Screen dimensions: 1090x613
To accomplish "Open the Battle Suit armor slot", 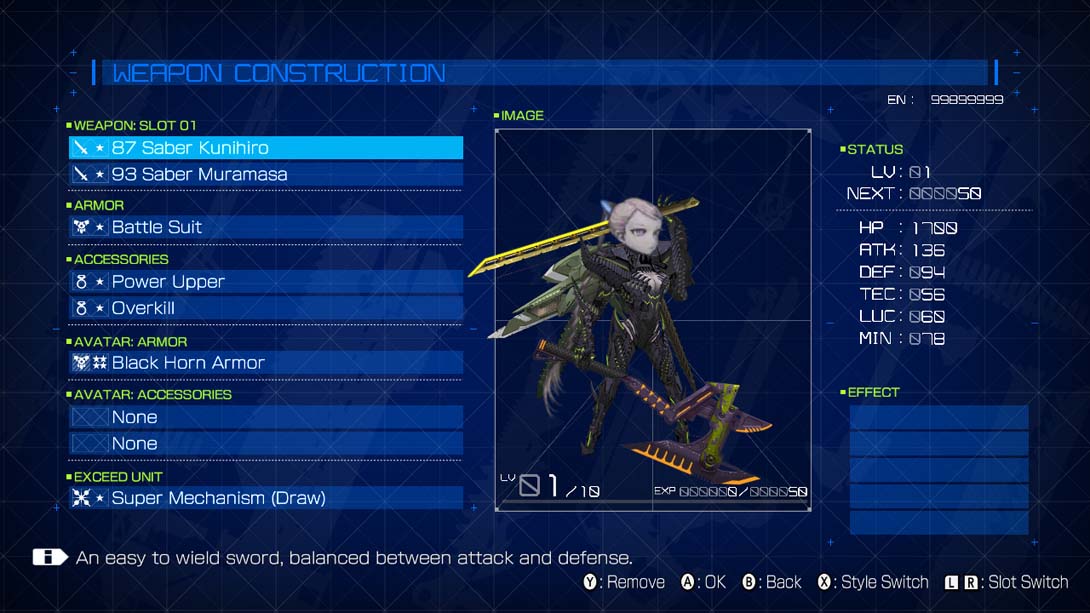I will pos(265,227).
